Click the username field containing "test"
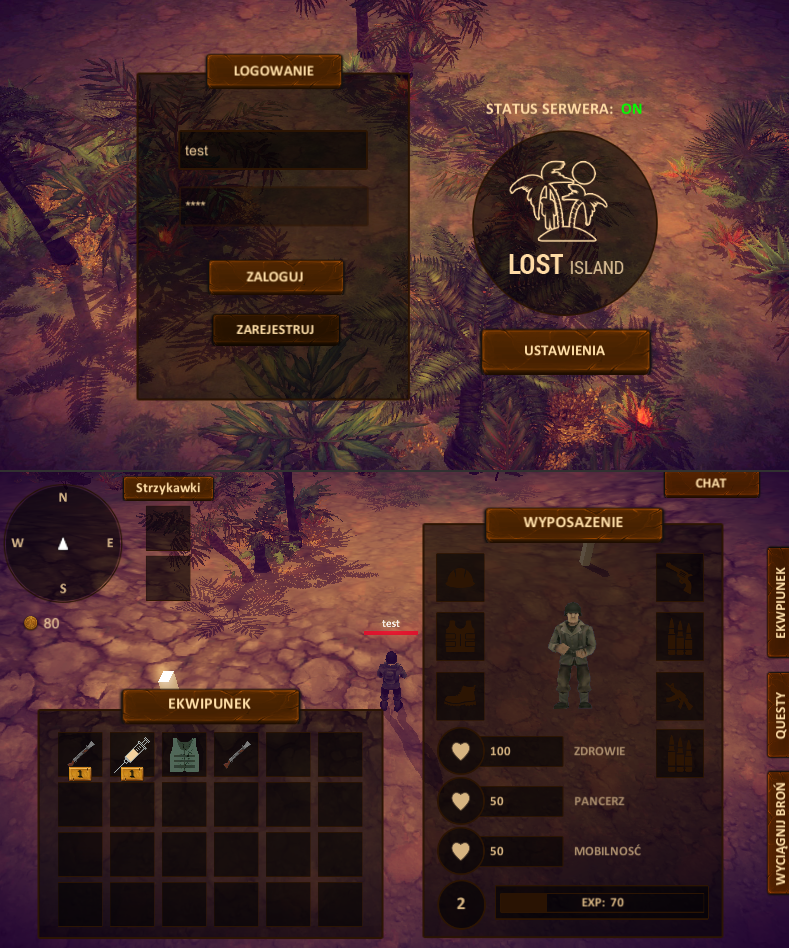Image resolution: width=789 pixels, height=948 pixels. click(x=273, y=151)
